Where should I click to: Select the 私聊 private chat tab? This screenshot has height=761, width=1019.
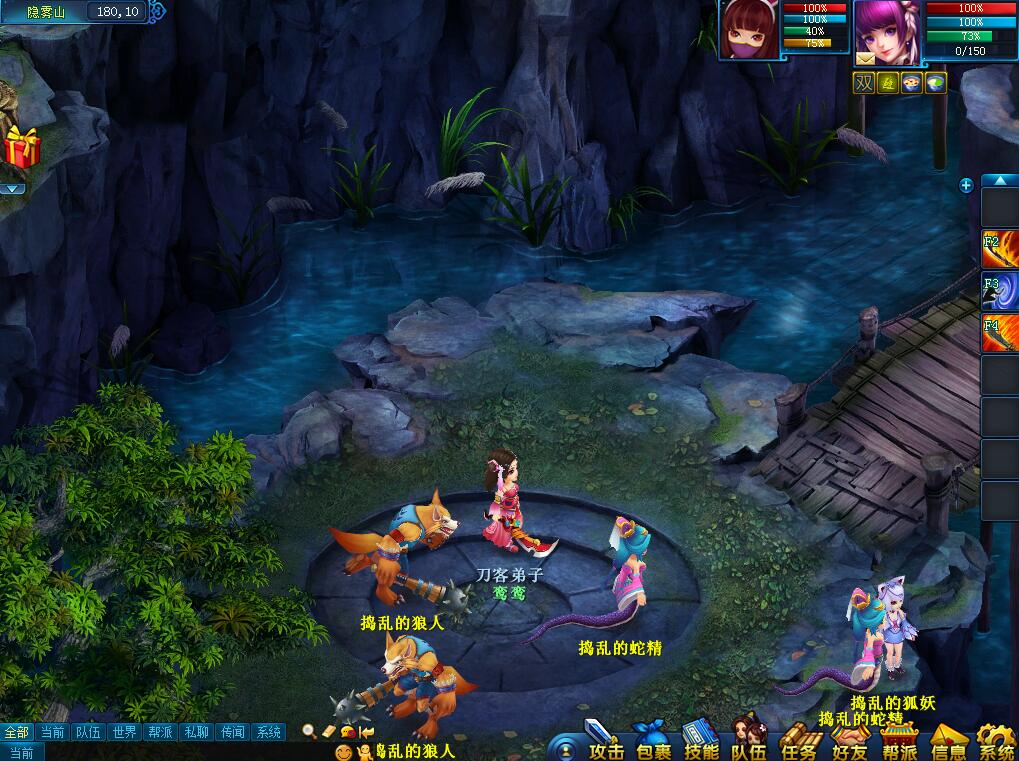coord(196,732)
